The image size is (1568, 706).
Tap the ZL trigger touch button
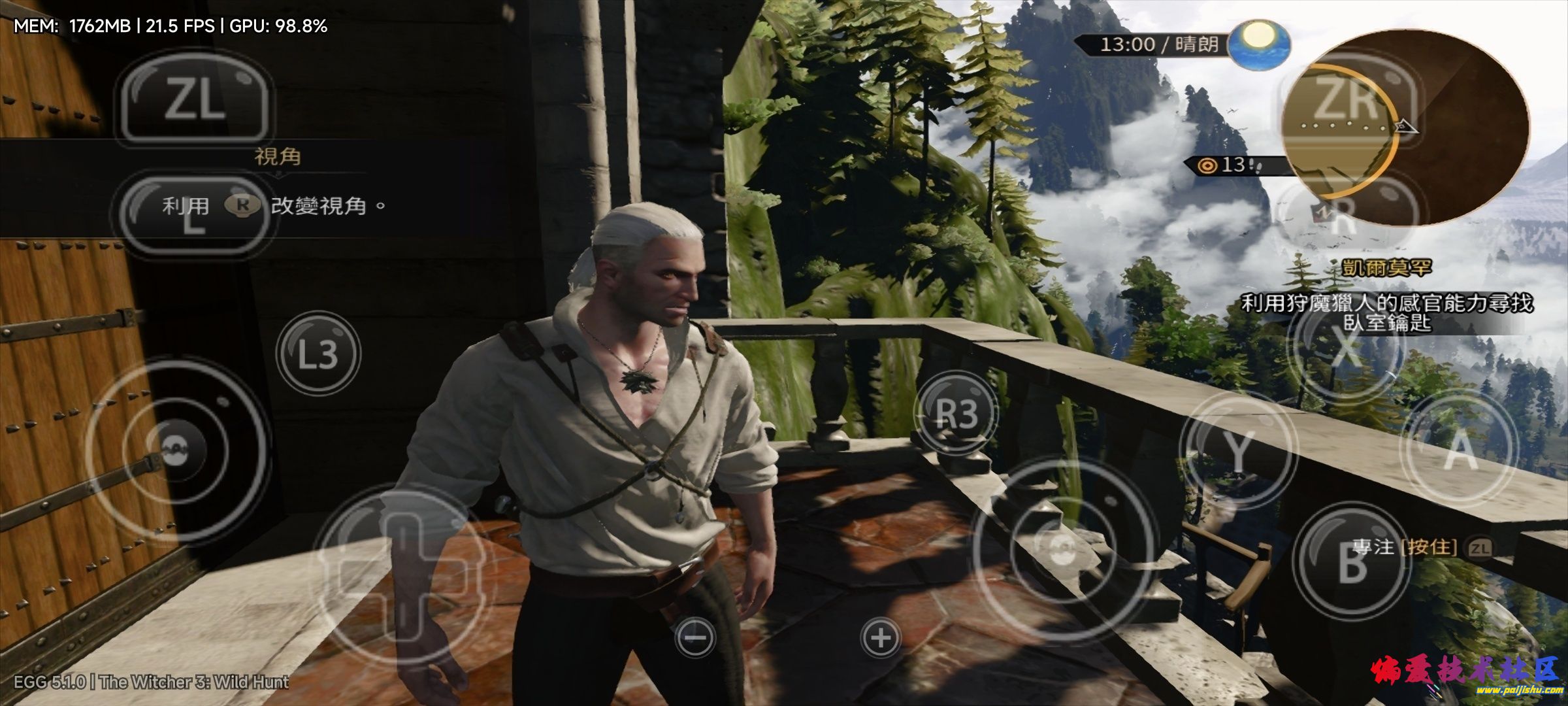194,103
